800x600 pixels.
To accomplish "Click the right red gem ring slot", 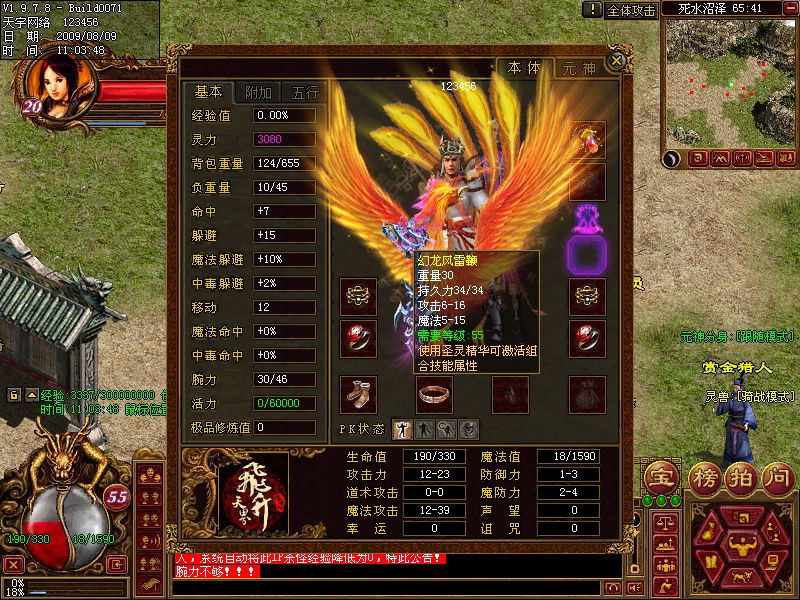I will pyautogui.click(x=588, y=339).
